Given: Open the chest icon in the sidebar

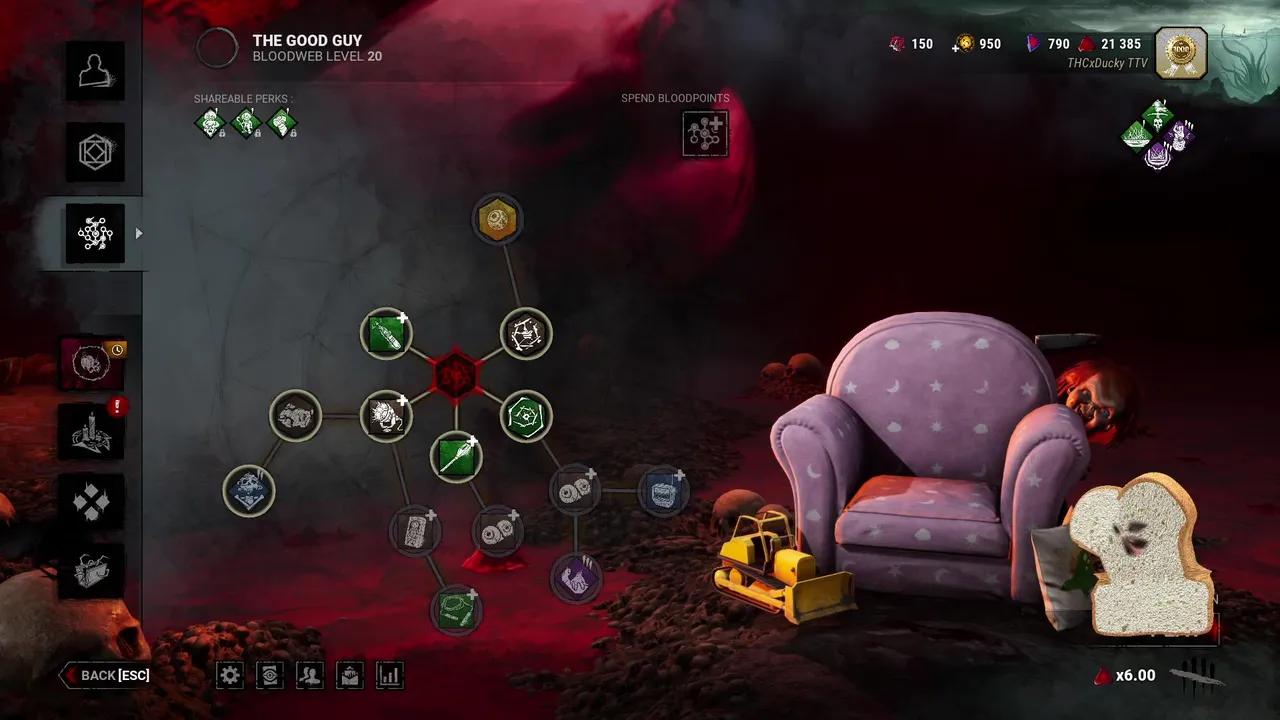Looking at the screenshot, I should coord(92,571).
